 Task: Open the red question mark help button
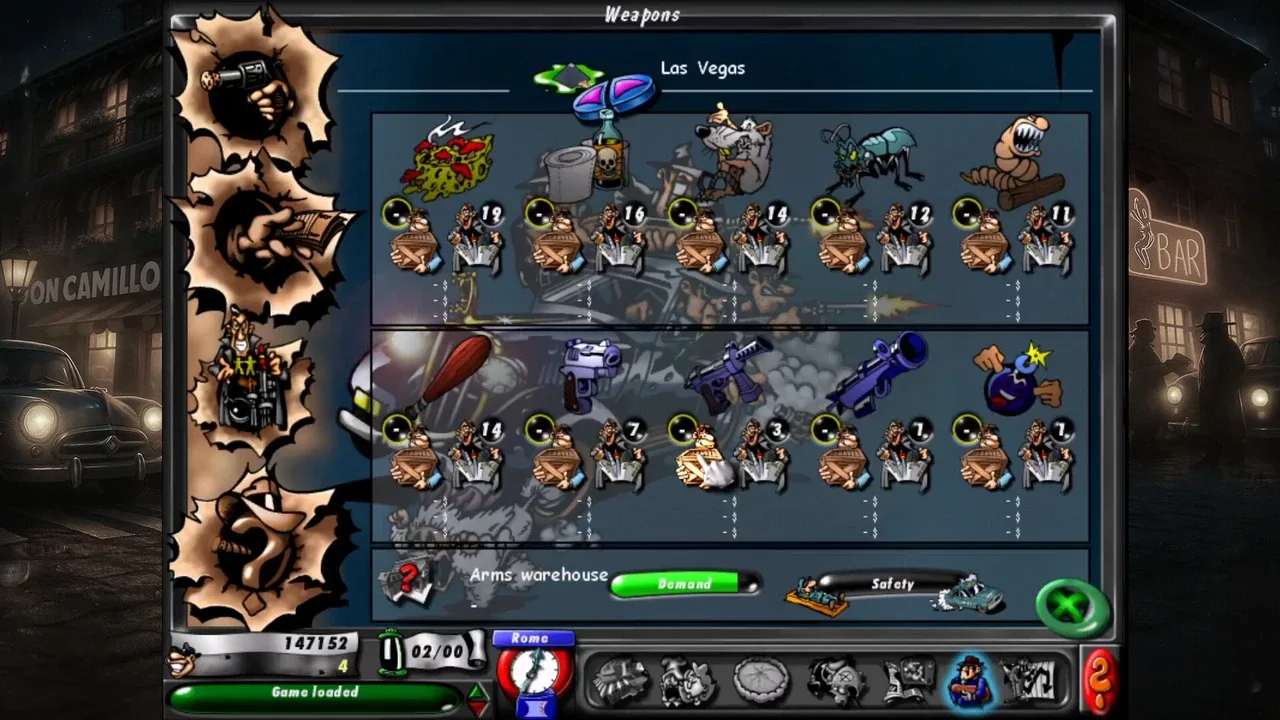point(1099,680)
